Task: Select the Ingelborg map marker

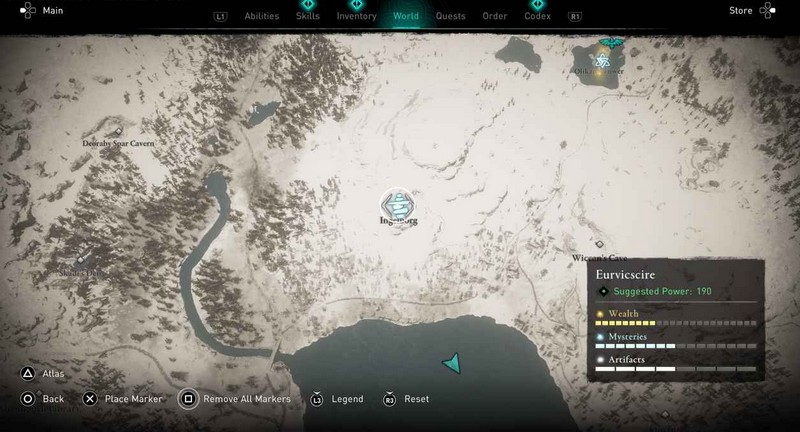Action: (x=399, y=204)
